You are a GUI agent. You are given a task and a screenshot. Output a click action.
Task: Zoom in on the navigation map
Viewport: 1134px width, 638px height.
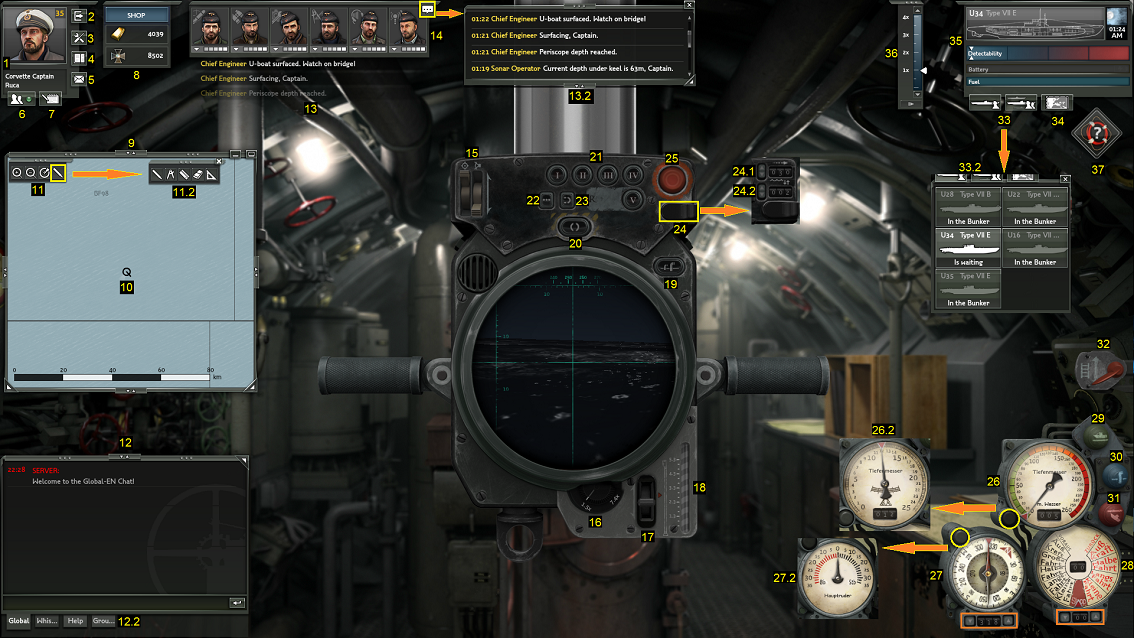[18, 173]
